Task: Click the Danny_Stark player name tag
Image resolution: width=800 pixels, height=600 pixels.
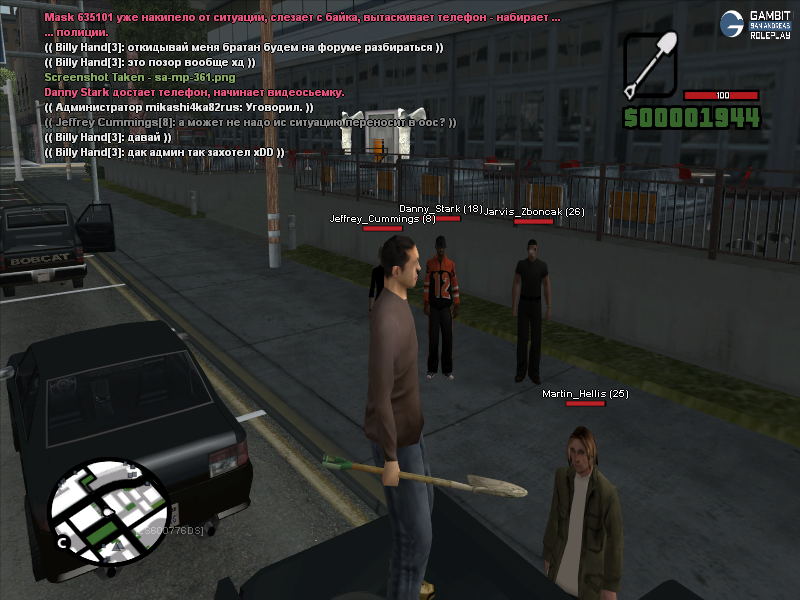Action: tap(441, 209)
